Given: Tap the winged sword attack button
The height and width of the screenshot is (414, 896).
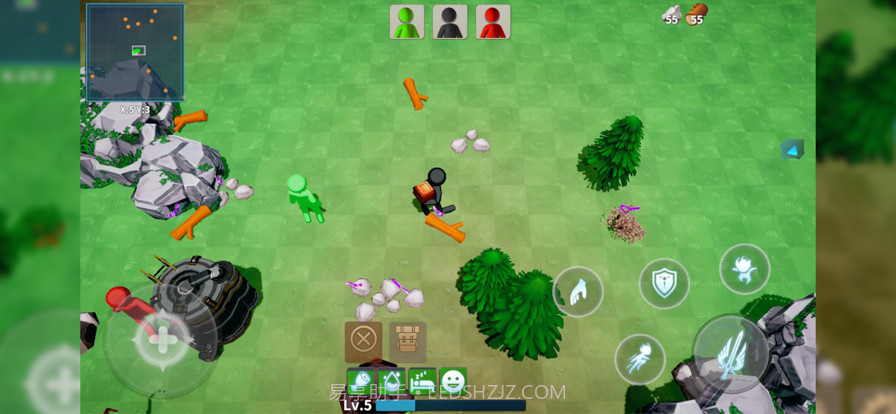Looking at the screenshot, I should click(x=730, y=353).
